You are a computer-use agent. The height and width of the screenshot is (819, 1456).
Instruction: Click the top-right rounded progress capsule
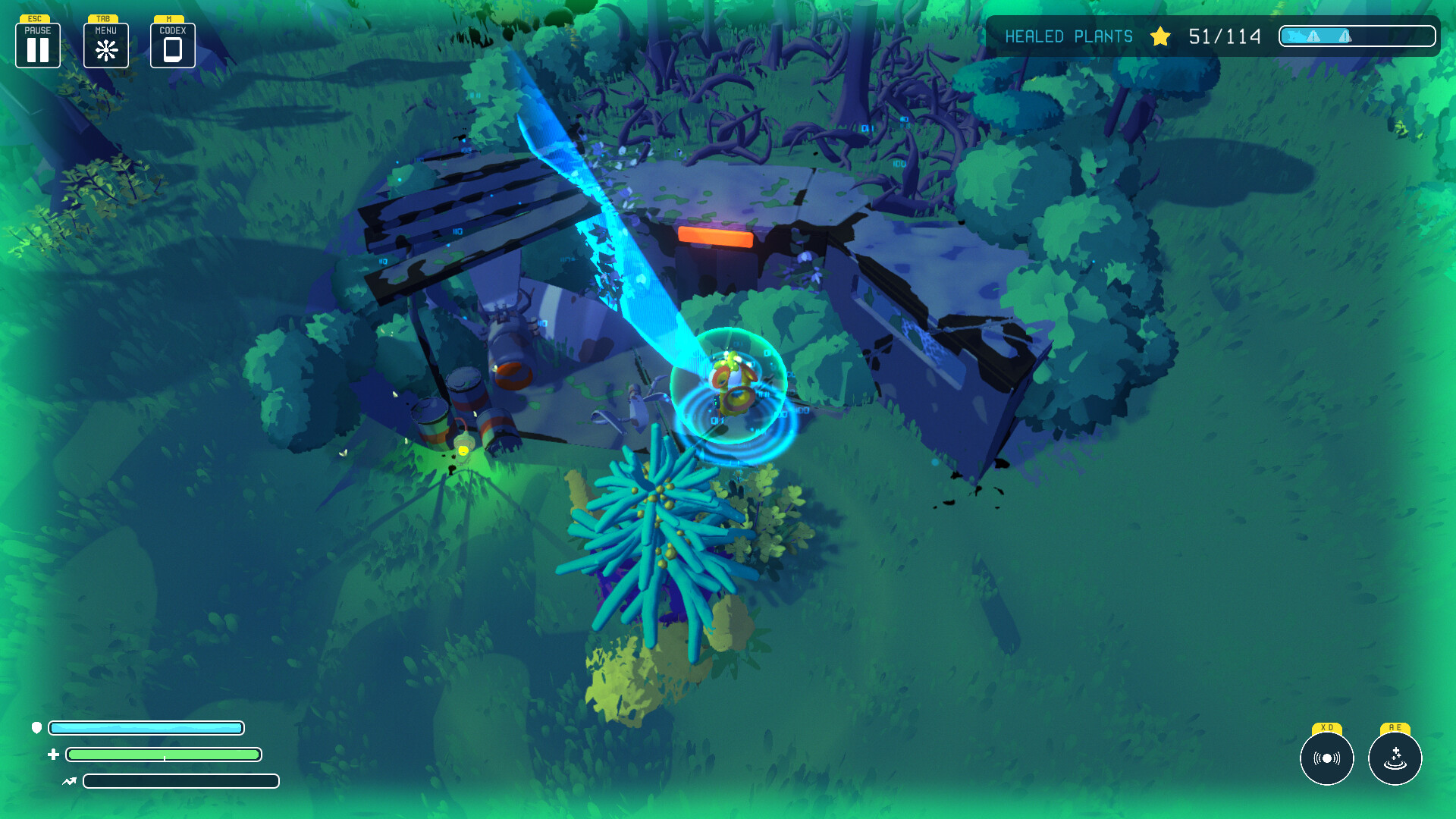(1357, 36)
